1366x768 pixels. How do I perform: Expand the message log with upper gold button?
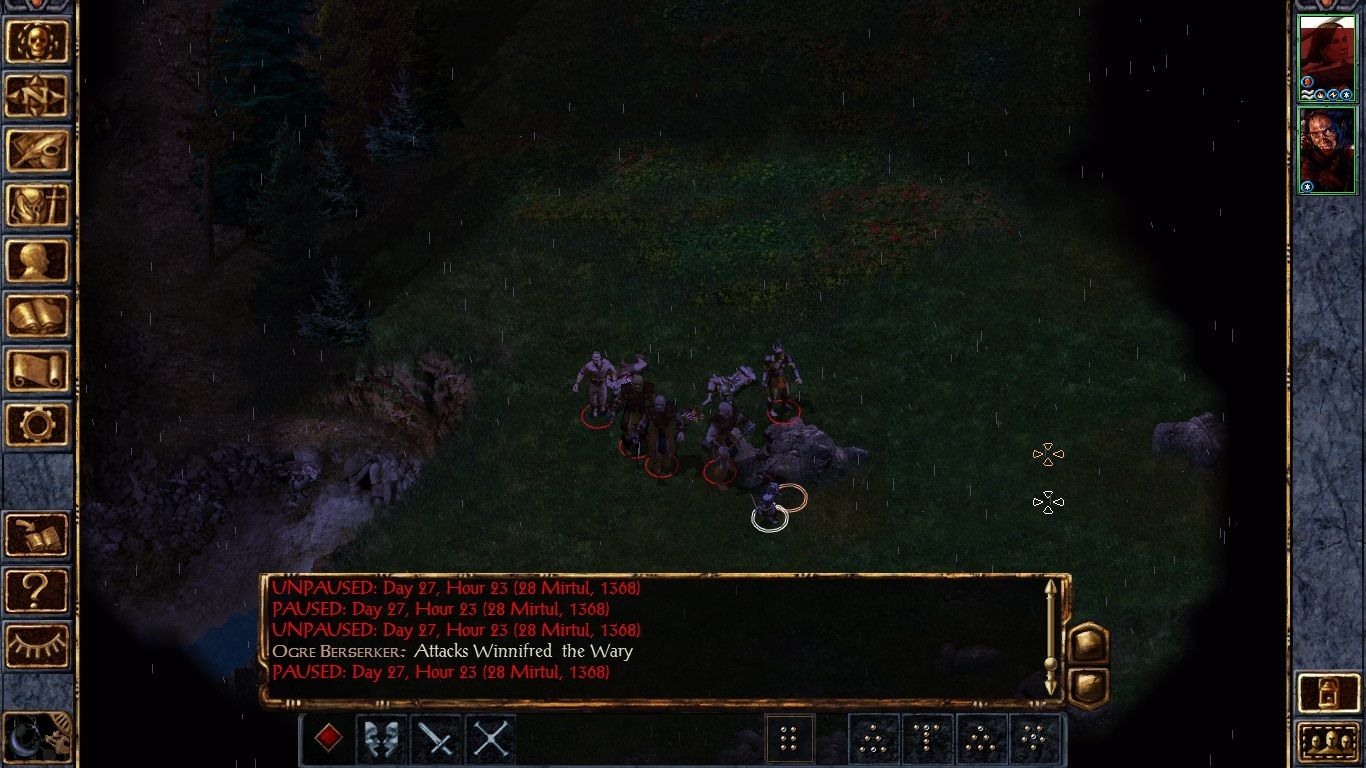1088,643
